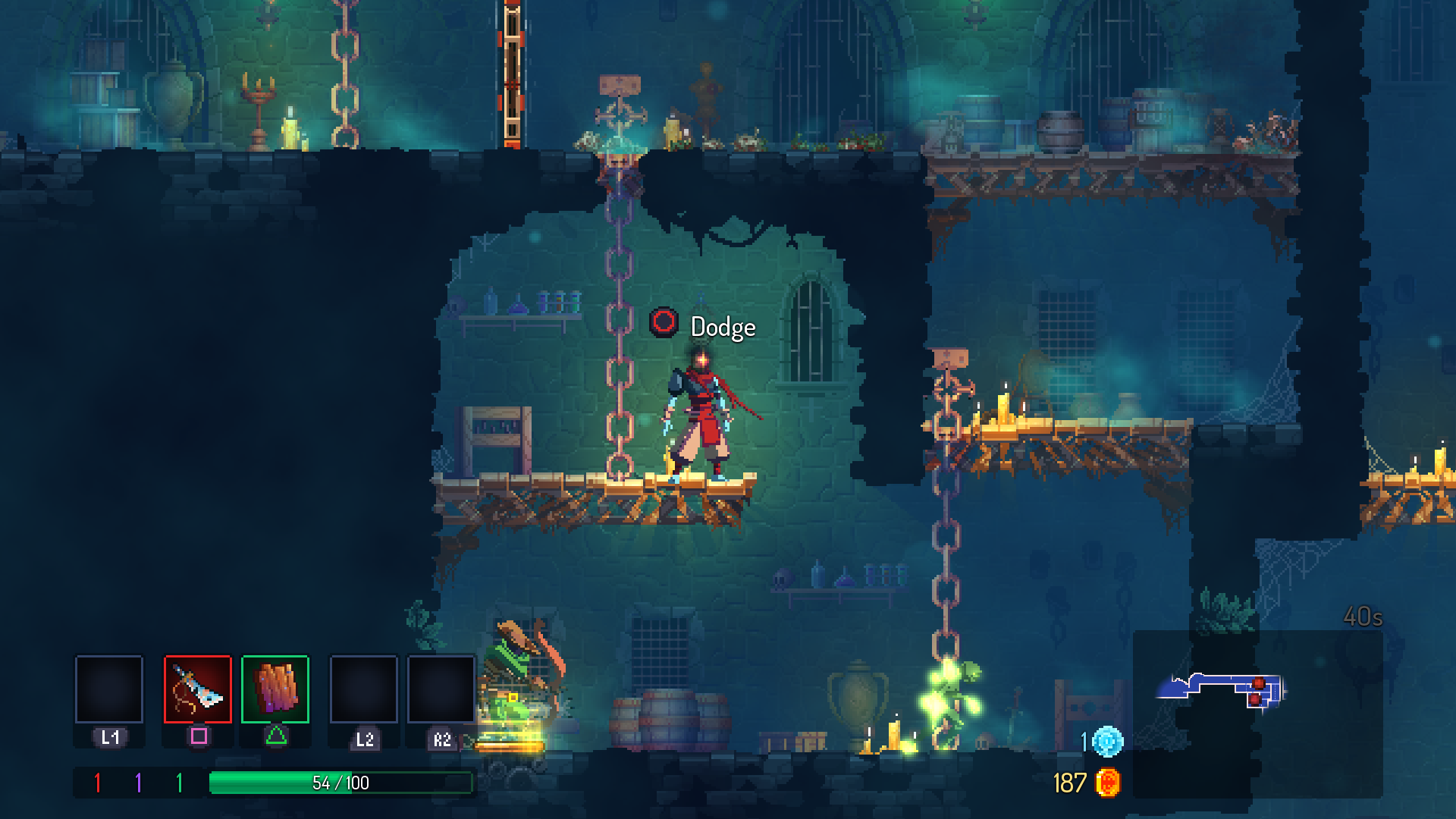Select the wooden shield slot

(275, 689)
